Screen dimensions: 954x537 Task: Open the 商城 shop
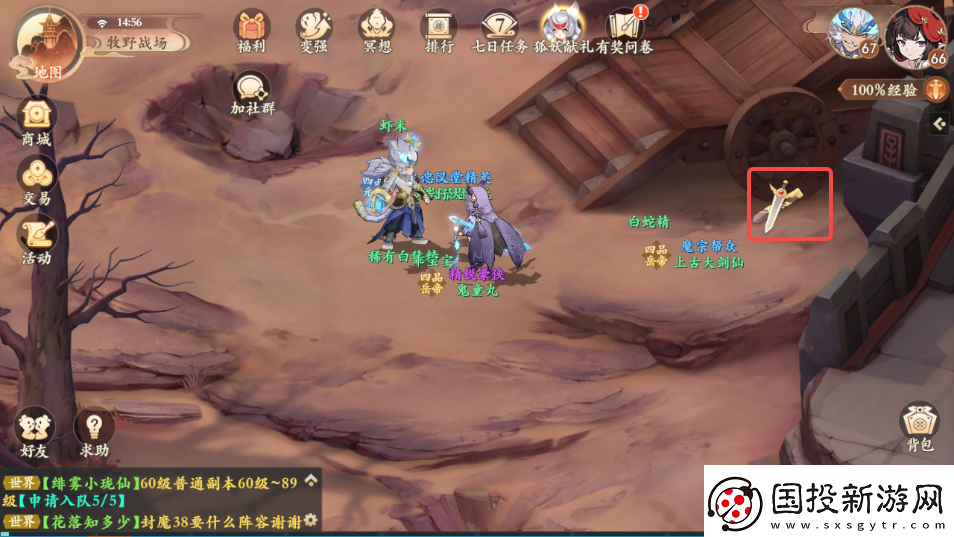(x=36, y=122)
